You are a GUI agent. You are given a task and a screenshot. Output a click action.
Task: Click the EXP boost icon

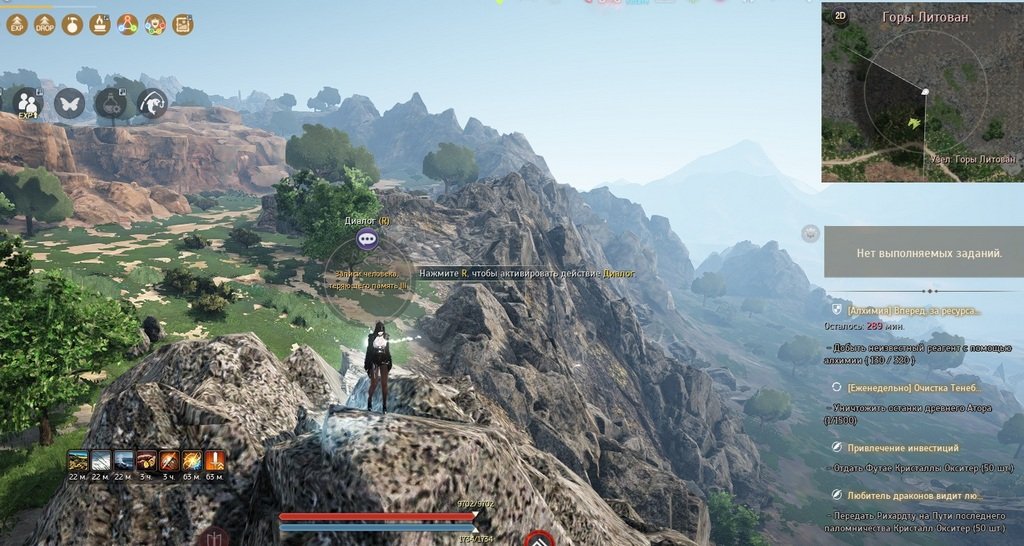click(16, 24)
